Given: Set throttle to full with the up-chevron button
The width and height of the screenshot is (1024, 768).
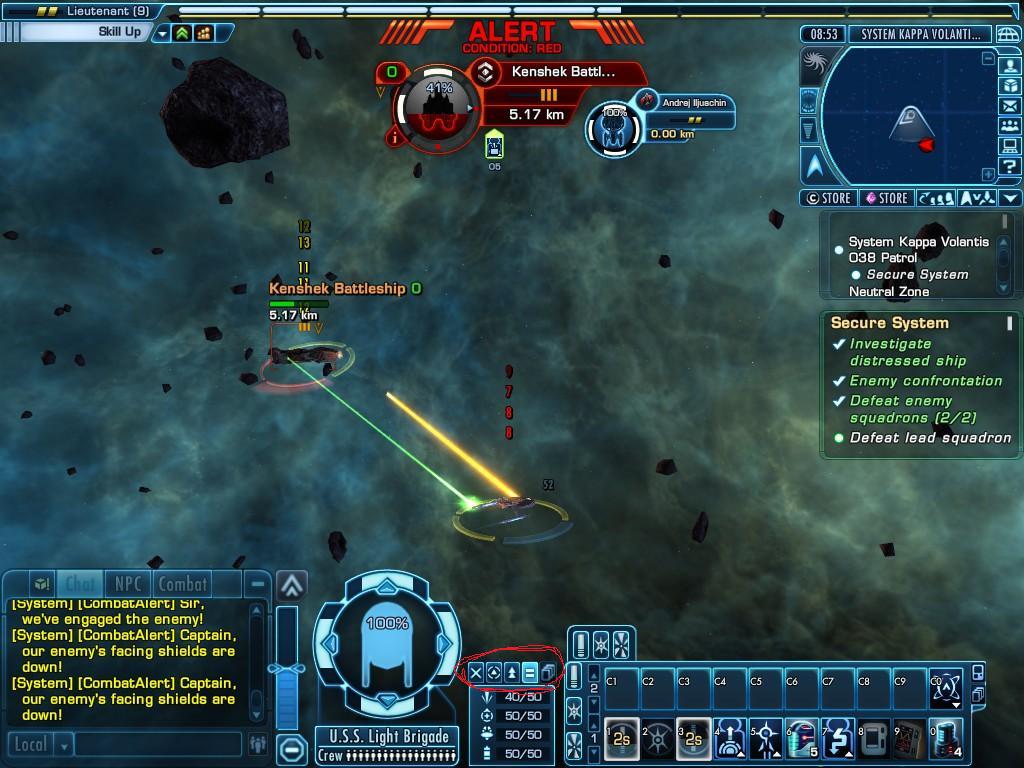Looking at the screenshot, I should (x=291, y=584).
